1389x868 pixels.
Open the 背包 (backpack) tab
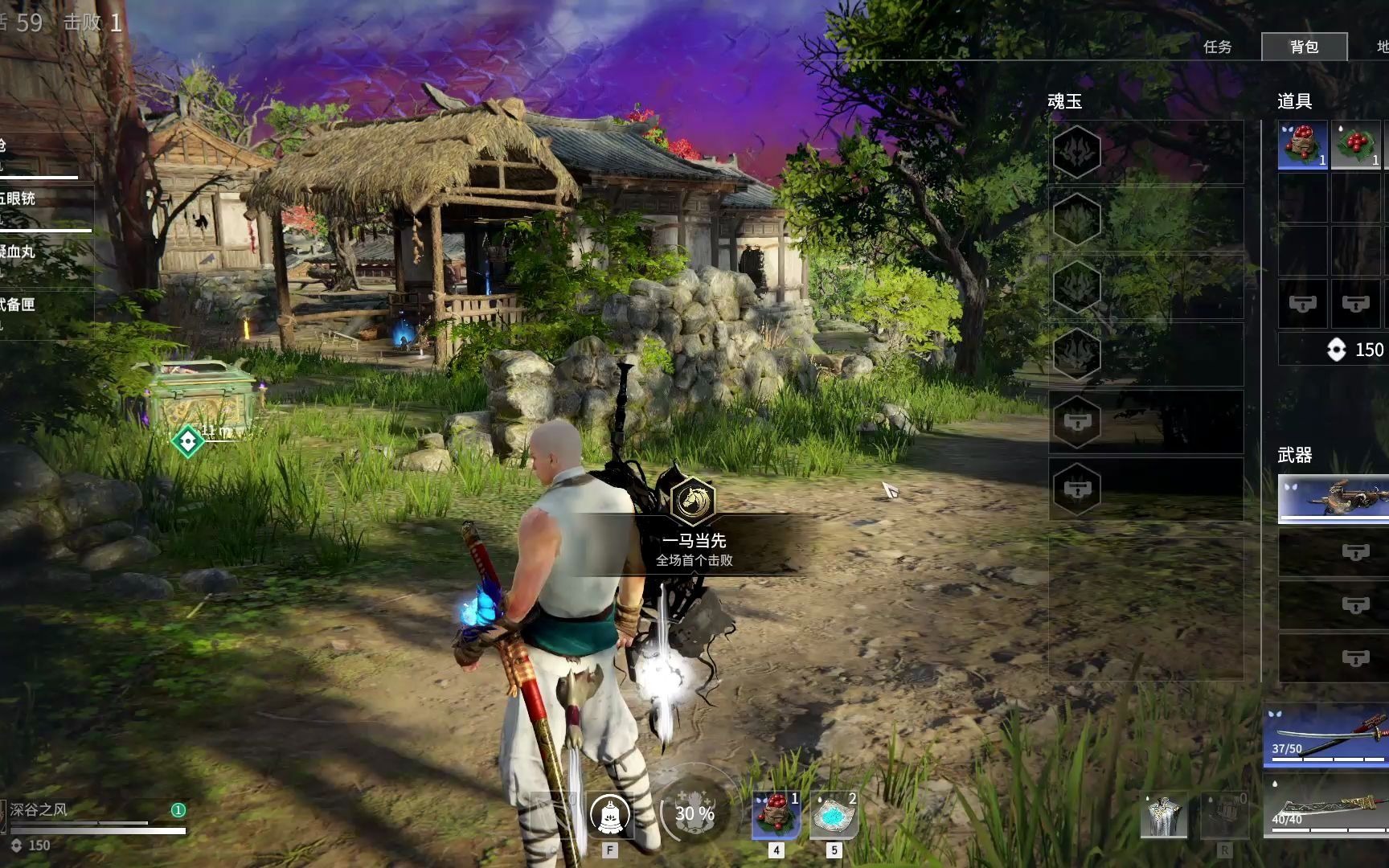[x=1304, y=47]
